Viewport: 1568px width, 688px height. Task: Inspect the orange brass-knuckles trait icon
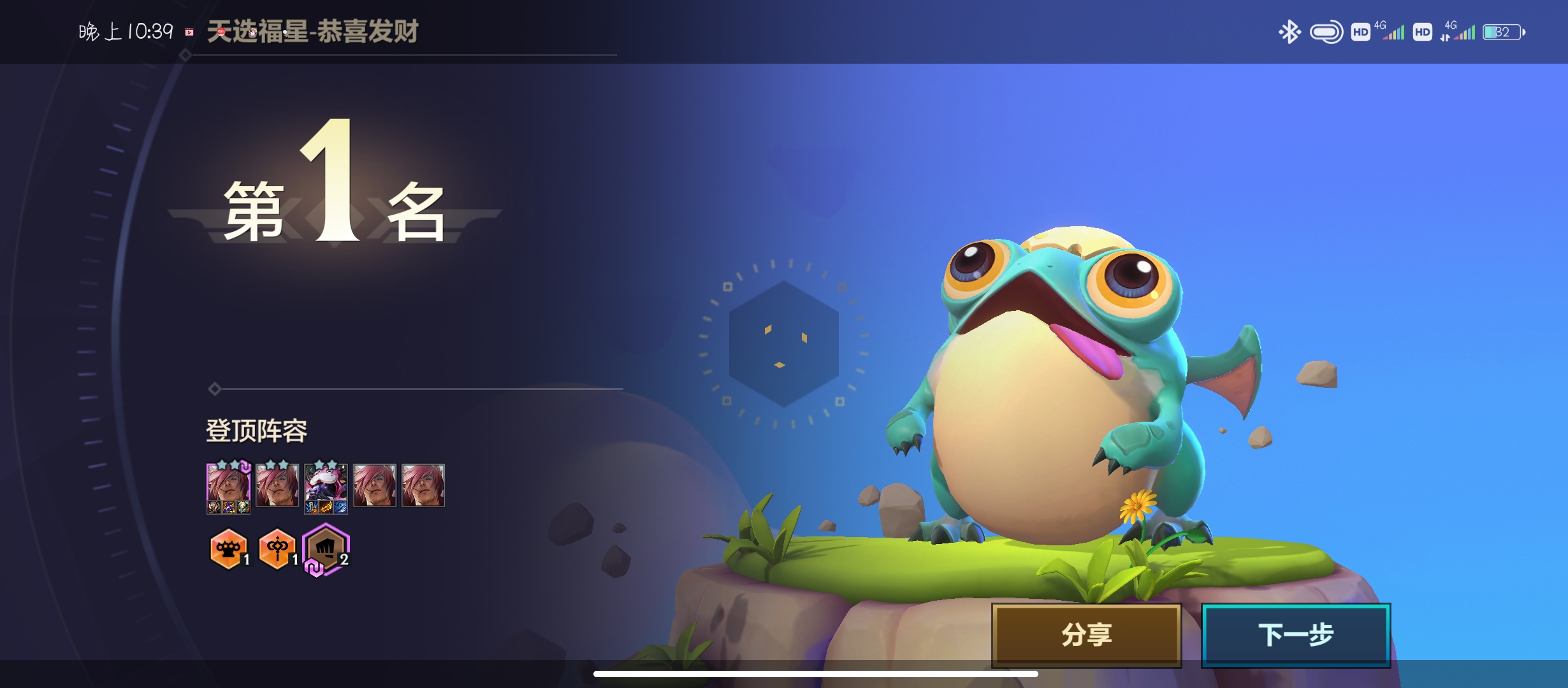point(228,548)
